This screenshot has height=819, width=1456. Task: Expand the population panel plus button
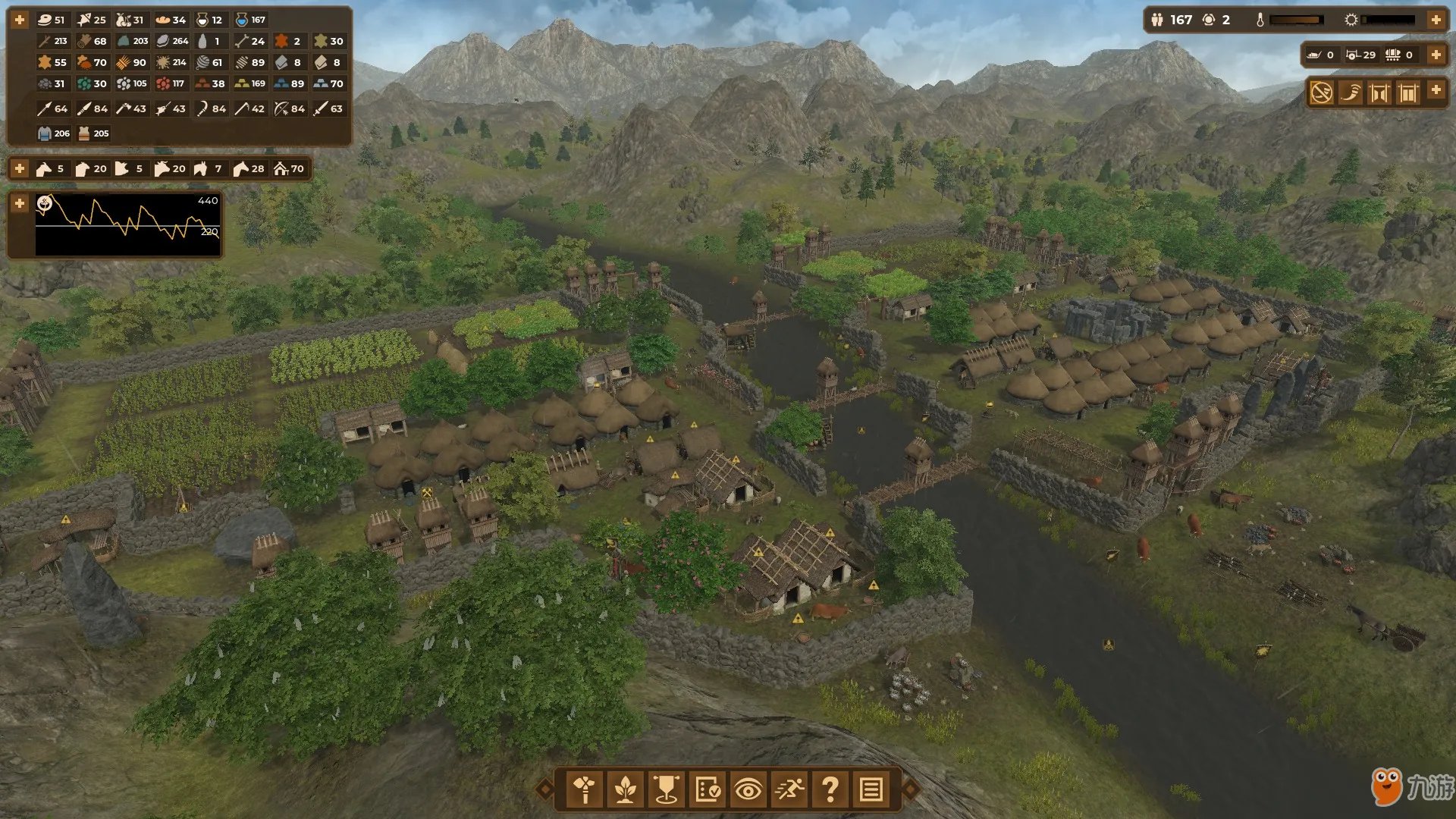click(x=1436, y=20)
